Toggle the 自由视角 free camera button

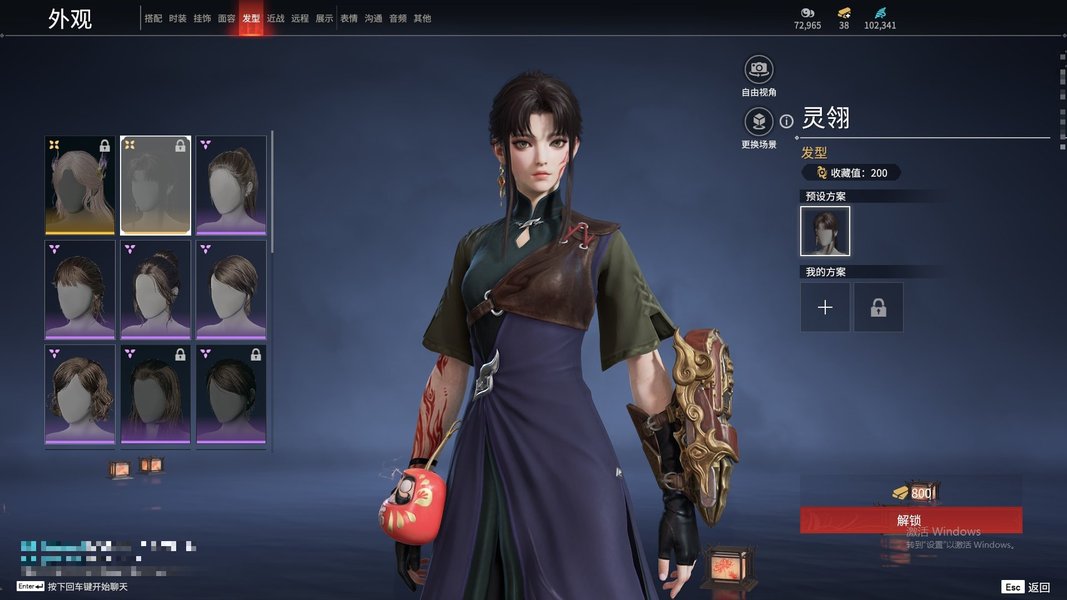pyautogui.click(x=759, y=69)
